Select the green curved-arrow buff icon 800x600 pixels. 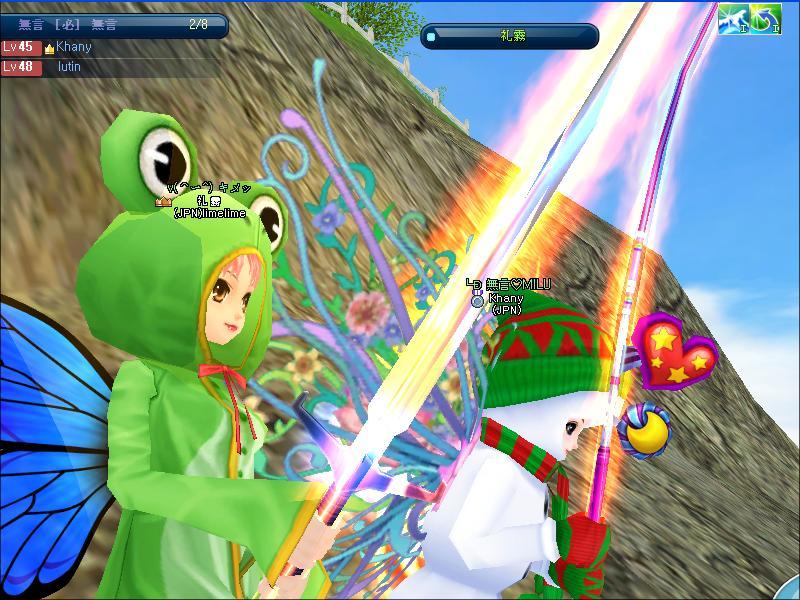point(765,17)
